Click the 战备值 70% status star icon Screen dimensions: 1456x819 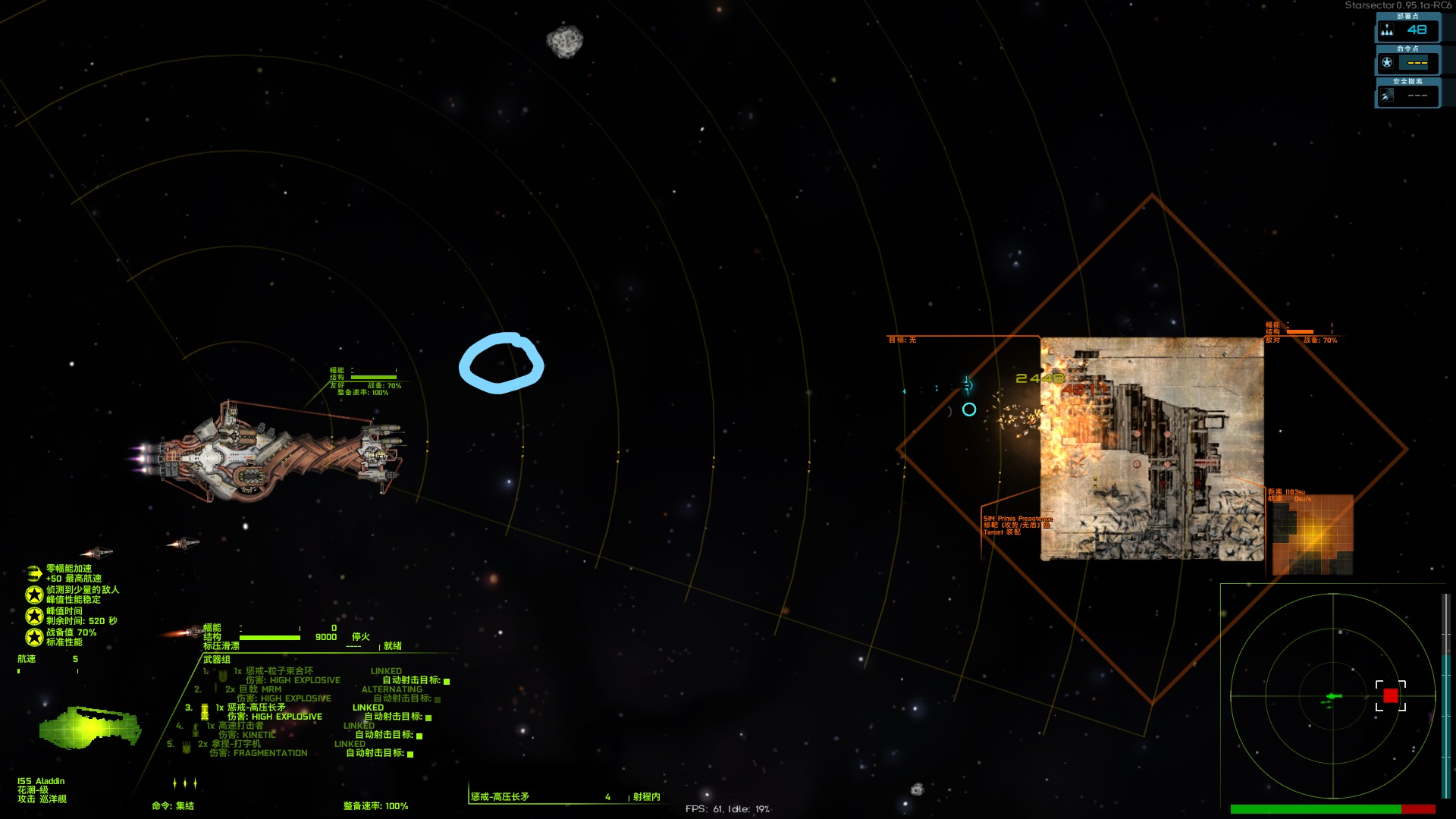34,637
